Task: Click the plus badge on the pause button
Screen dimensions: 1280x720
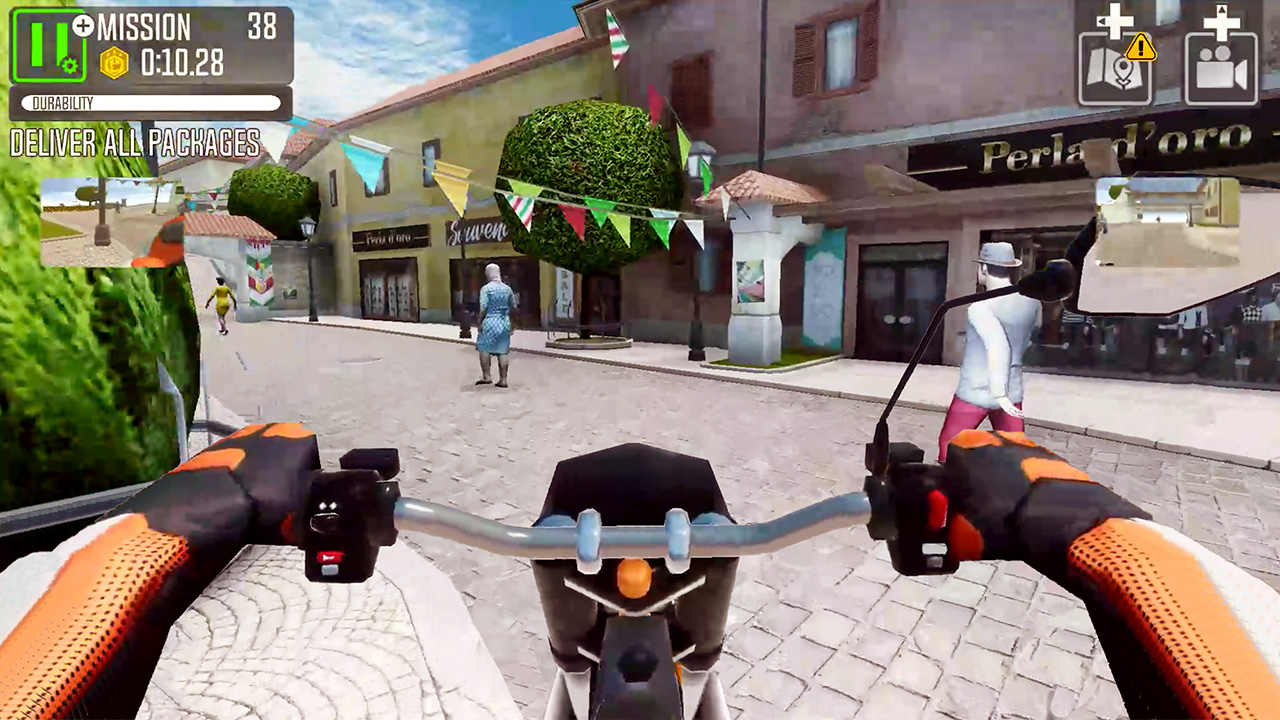Action: pyautogui.click(x=82, y=26)
